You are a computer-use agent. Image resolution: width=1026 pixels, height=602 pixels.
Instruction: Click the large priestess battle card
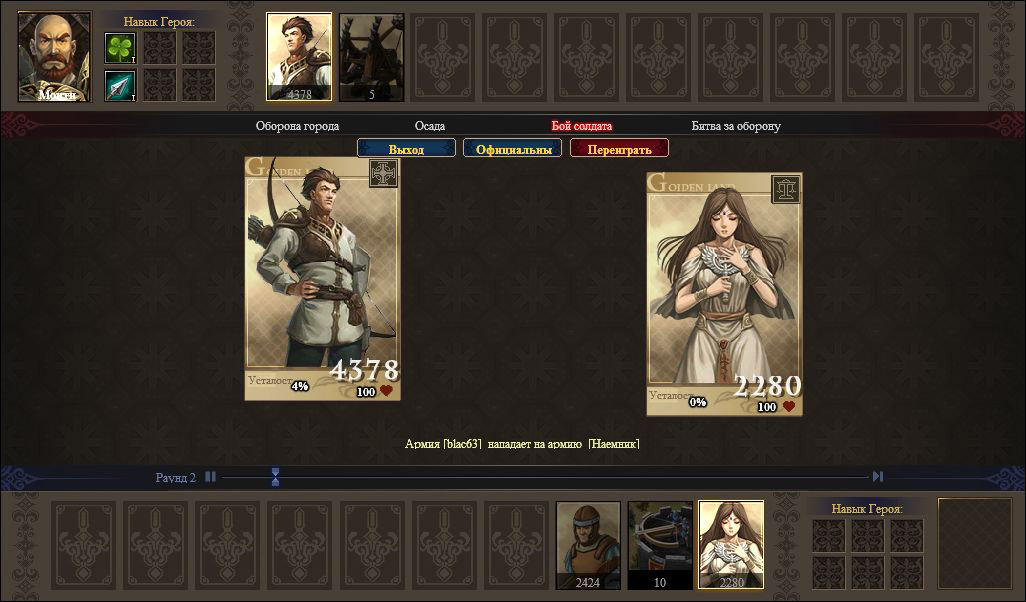[724, 293]
